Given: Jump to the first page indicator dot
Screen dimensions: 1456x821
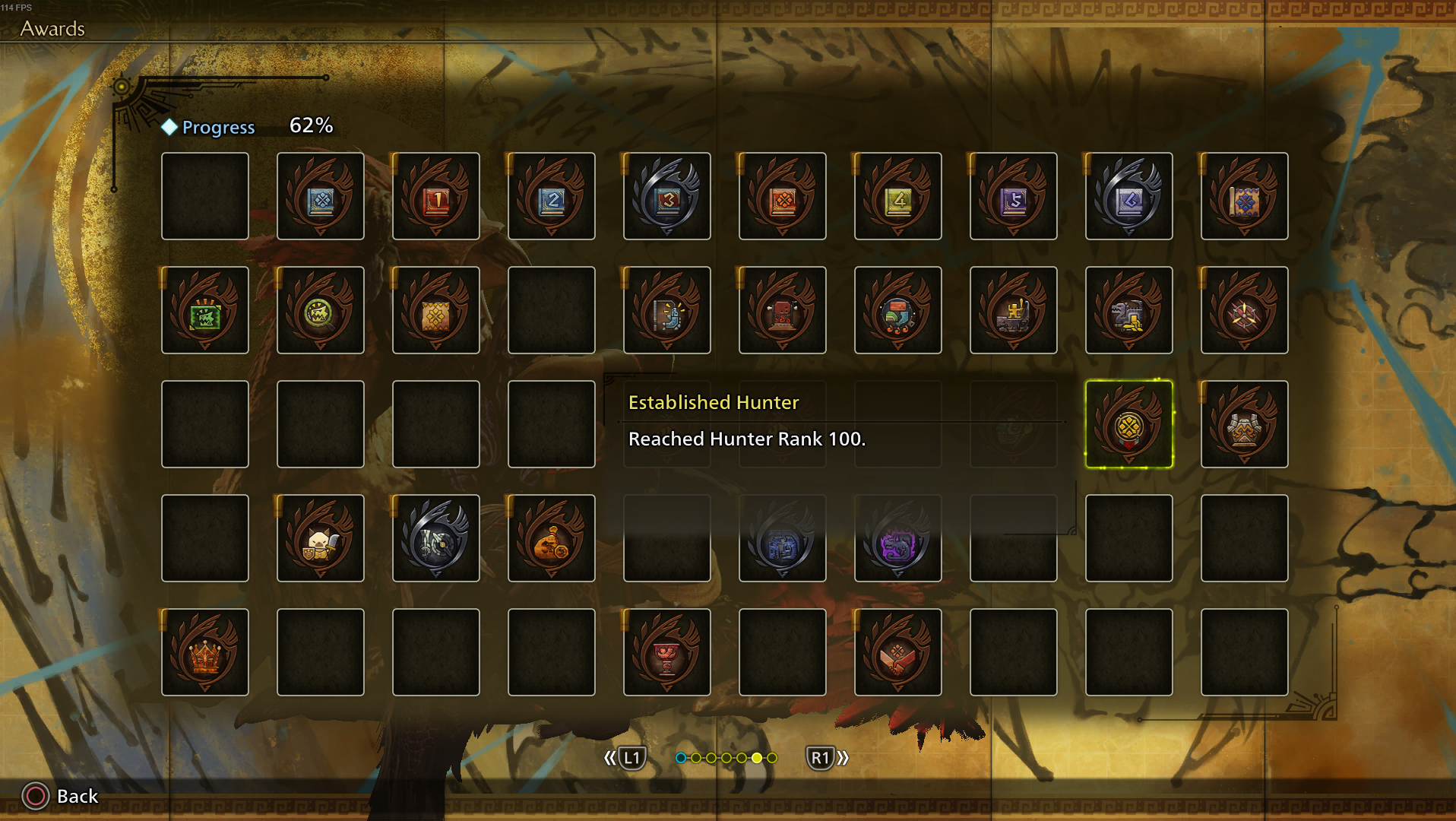Looking at the screenshot, I should point(681,758).
